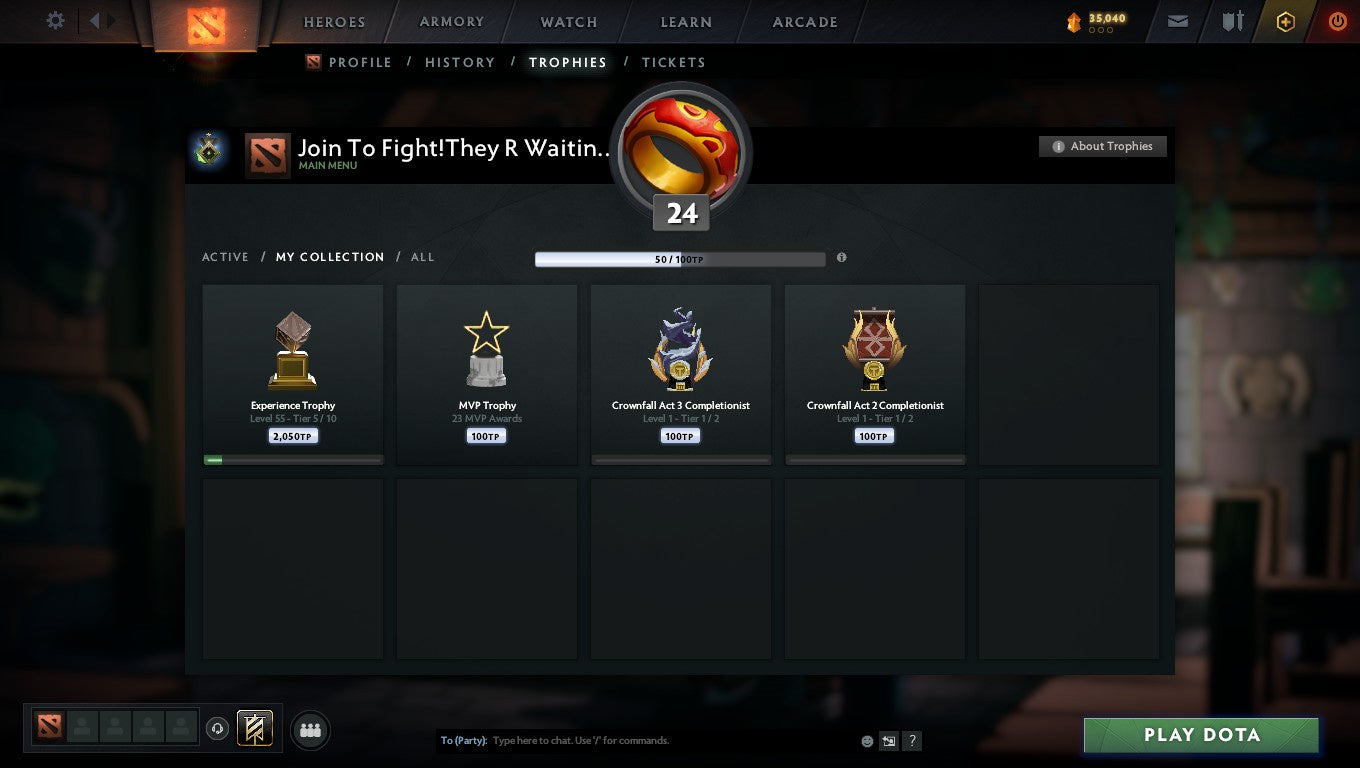Select the ACTIVE trophy filter
The width and height of the screenshot is (1360, 768).
click(225, 257)
